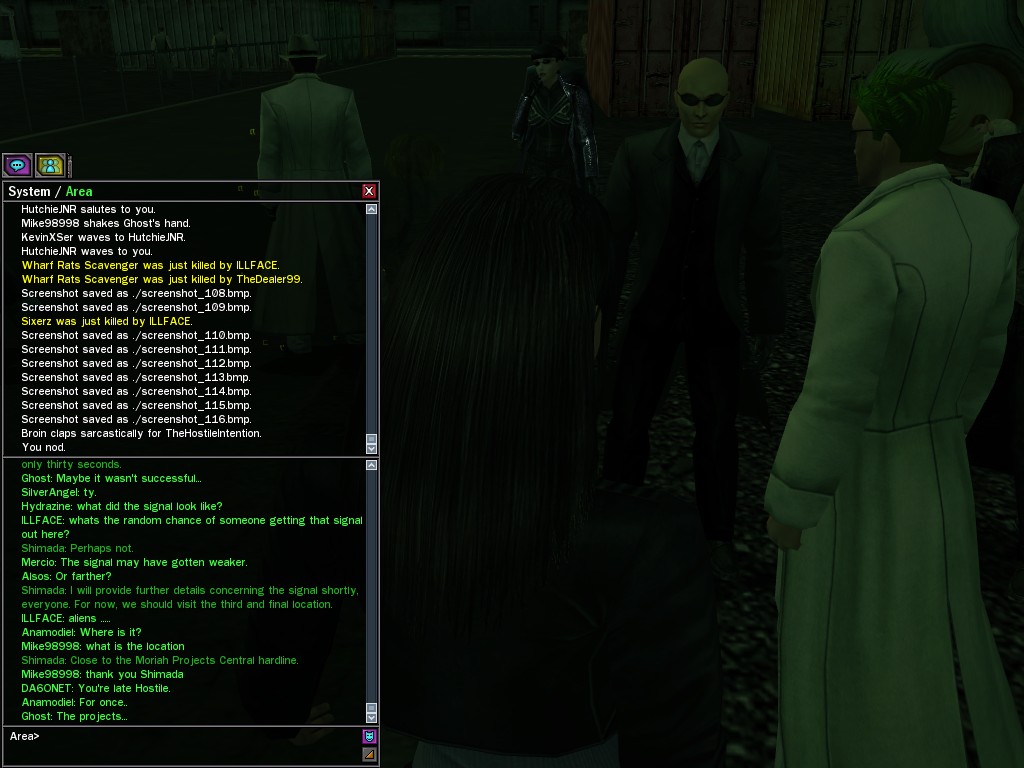Image resolution: width=1024 pixels, height=768 pixels.
Task: Click the area chat scroll-up arrow
Action: click(372, 465)
